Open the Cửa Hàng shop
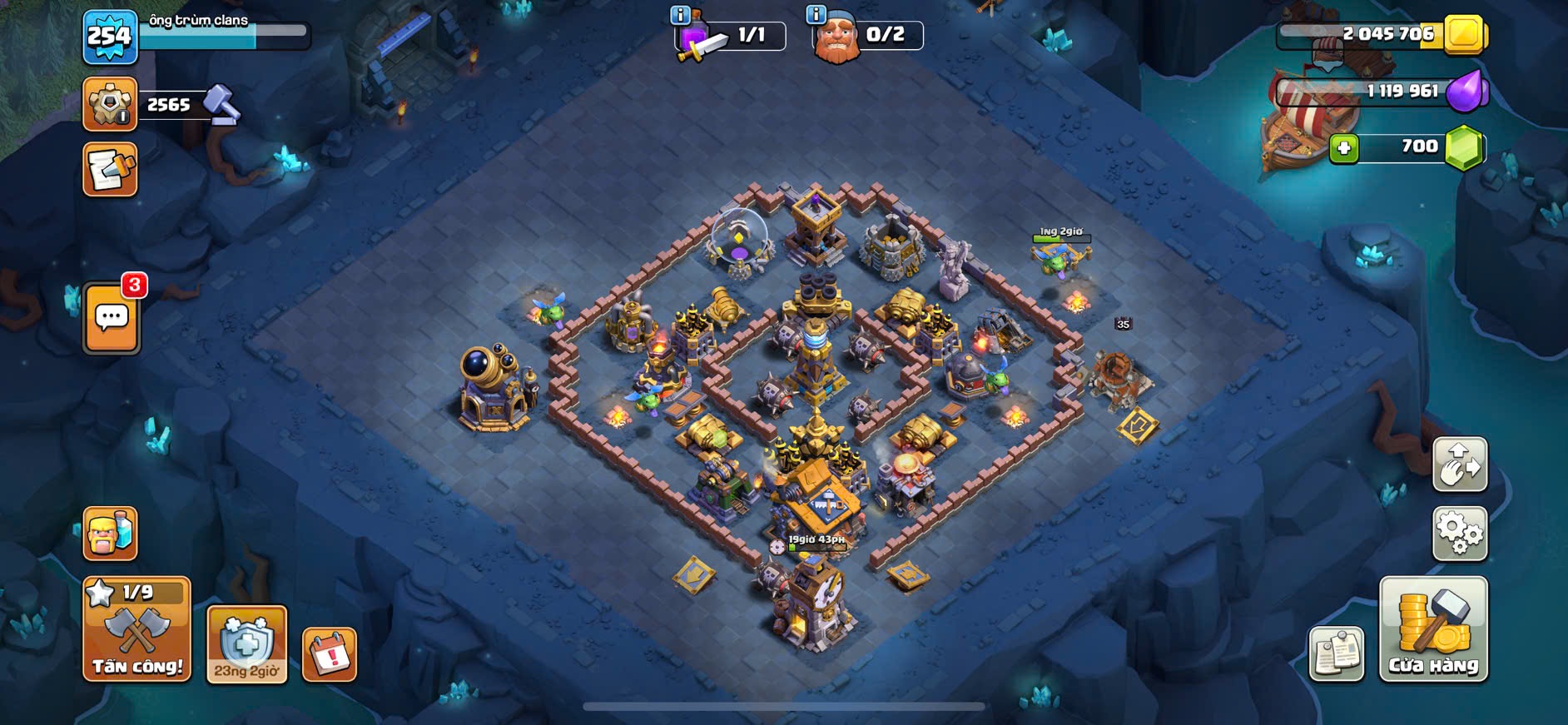The height and width of the screenshot is (725, 1568). pos(1432,629)
